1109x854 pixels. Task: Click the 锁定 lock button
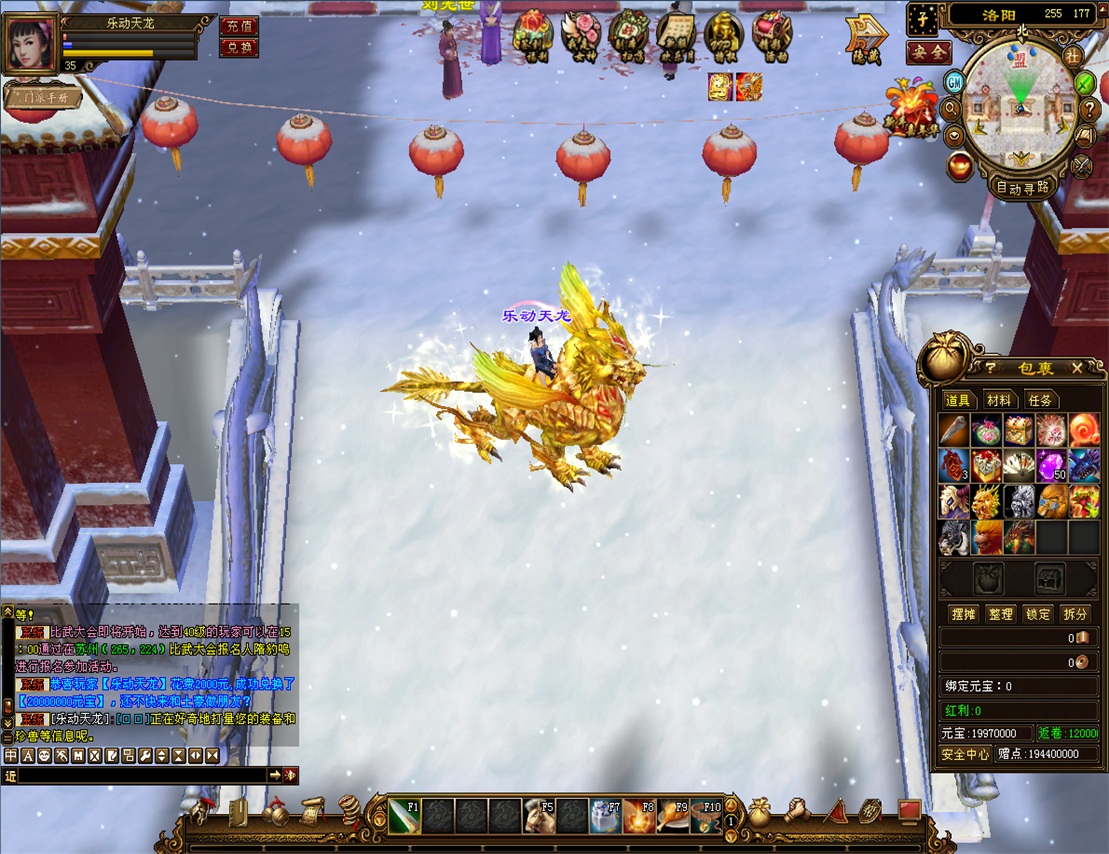(x=1038, y=614)
